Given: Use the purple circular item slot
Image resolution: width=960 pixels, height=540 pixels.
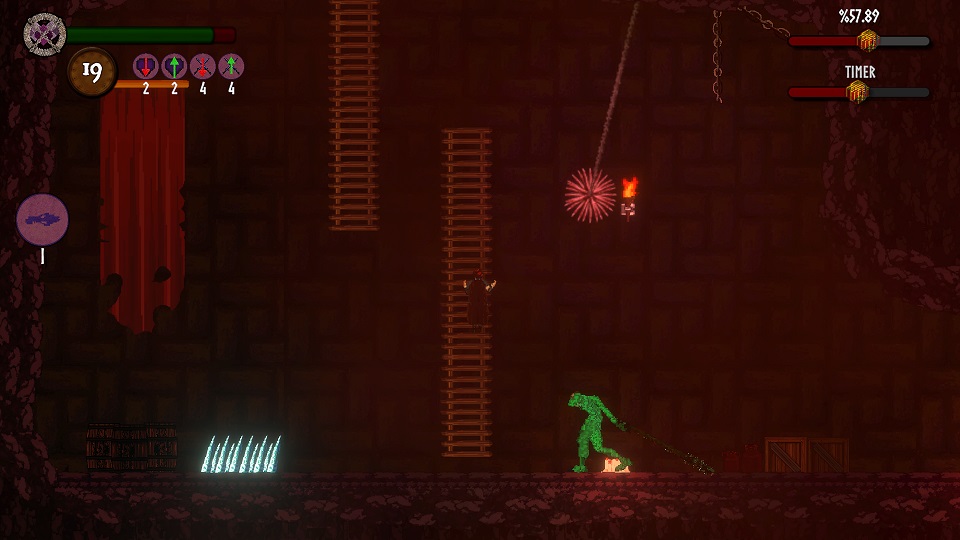Looking at the screenshot, I should [x=42, y=220].
